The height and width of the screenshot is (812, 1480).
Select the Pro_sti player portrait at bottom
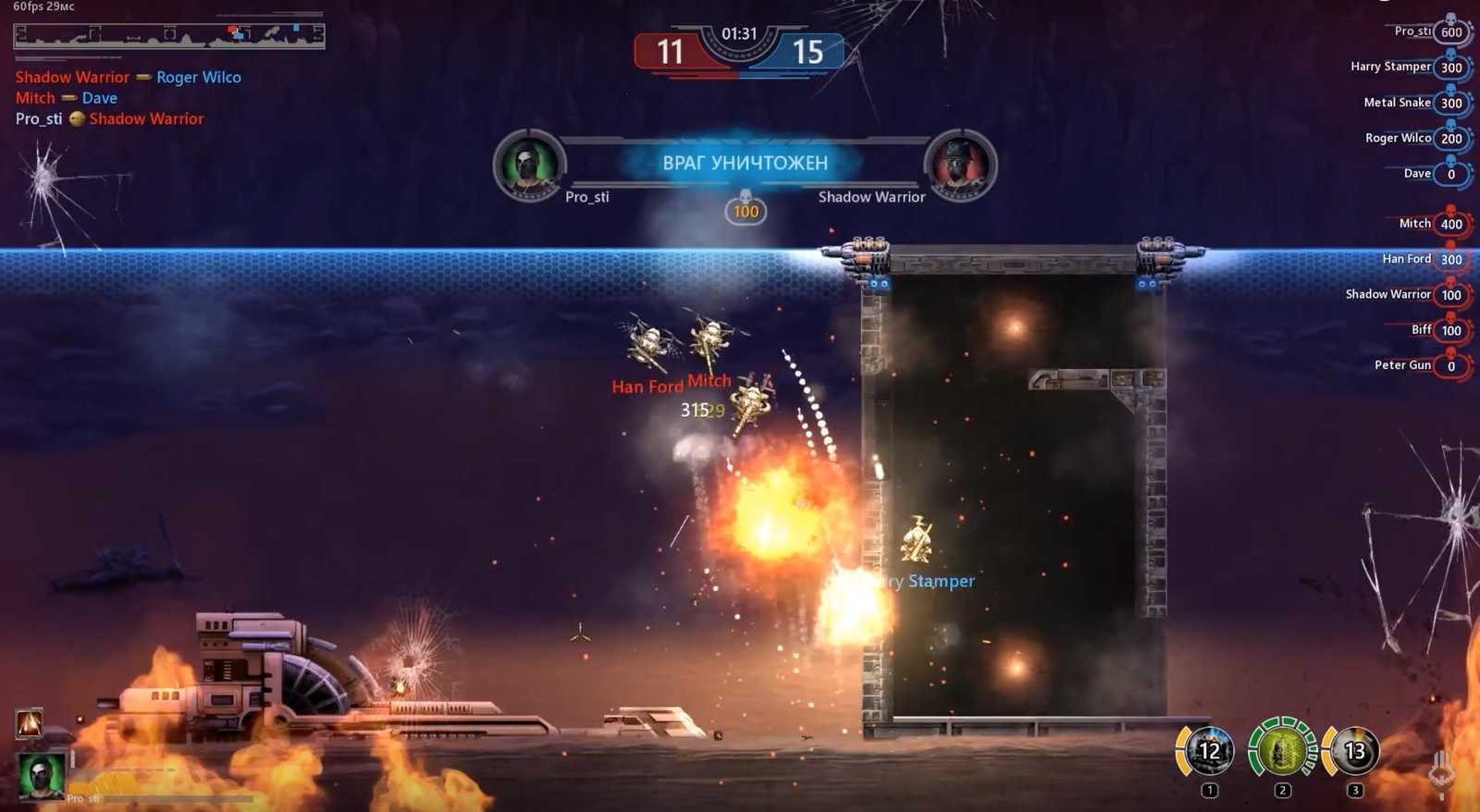pos(41,775)
